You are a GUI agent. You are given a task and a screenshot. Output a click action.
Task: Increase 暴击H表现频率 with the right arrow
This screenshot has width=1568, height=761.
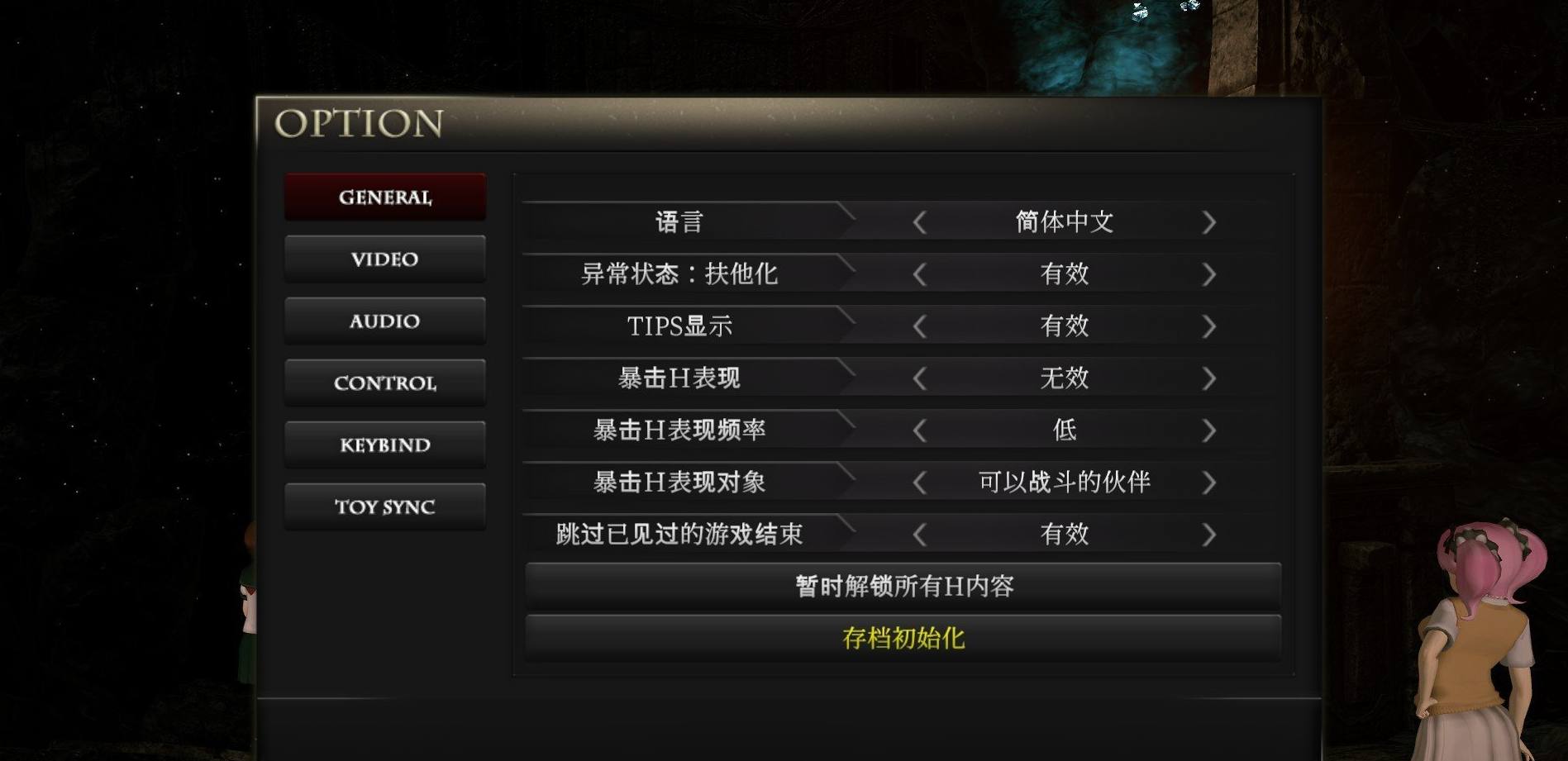[1211, 430]
